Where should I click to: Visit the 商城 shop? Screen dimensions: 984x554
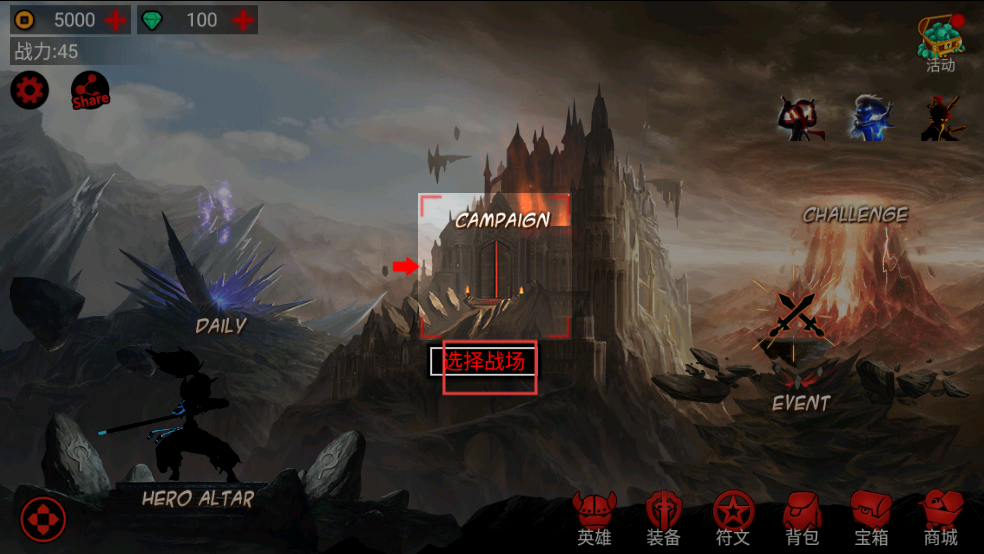click(x=940, y=518)
